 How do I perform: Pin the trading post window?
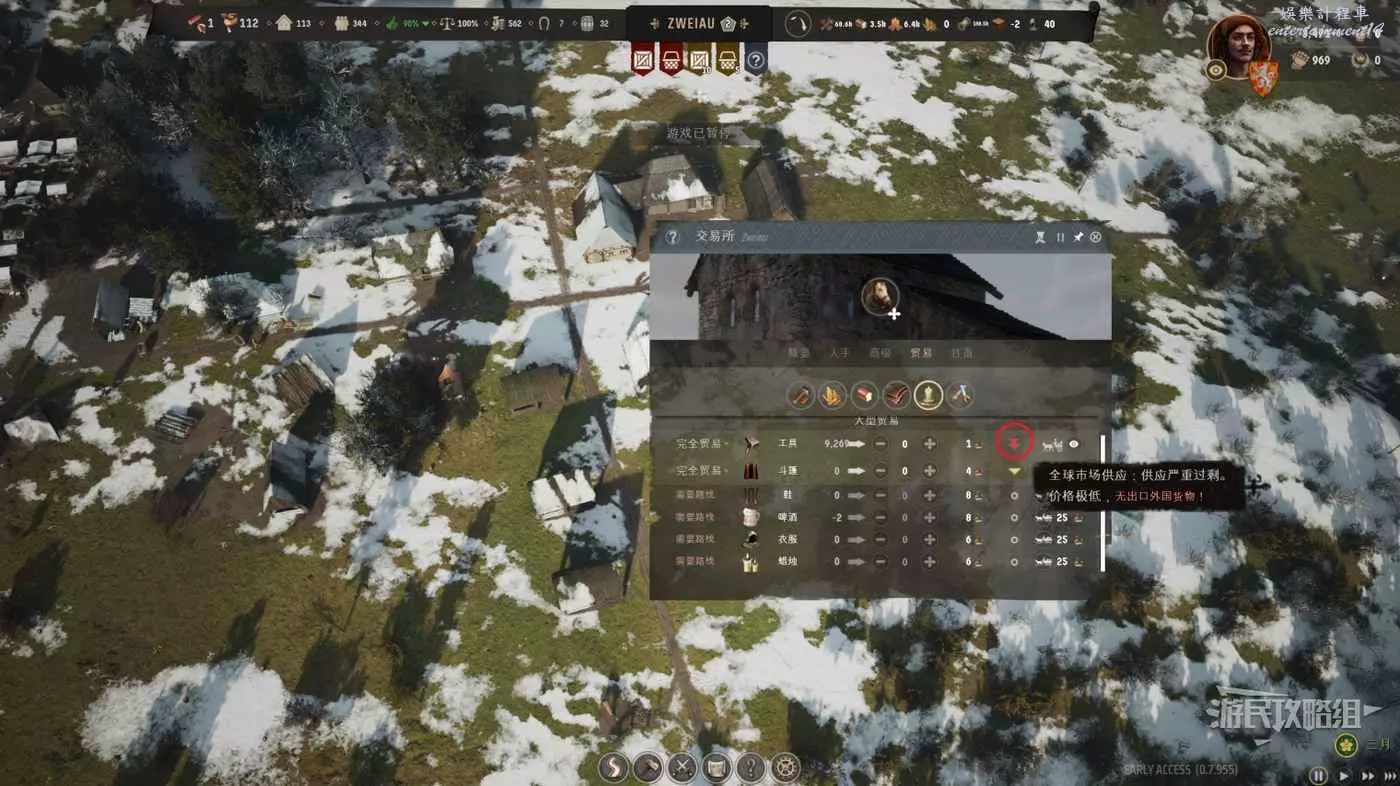coord(1078,237)
